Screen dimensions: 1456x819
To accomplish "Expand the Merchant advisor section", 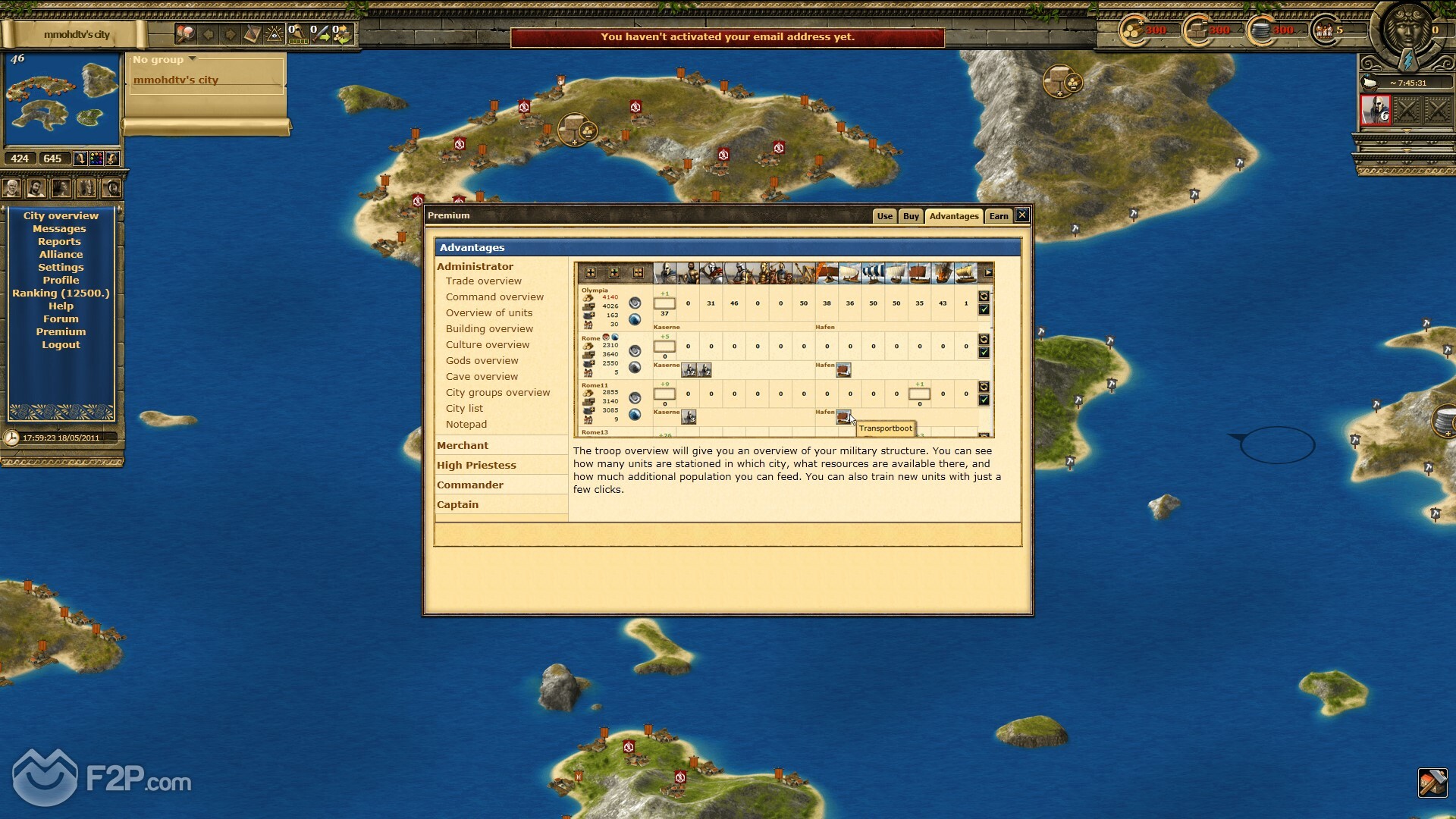I will click(x=463, y=446).
